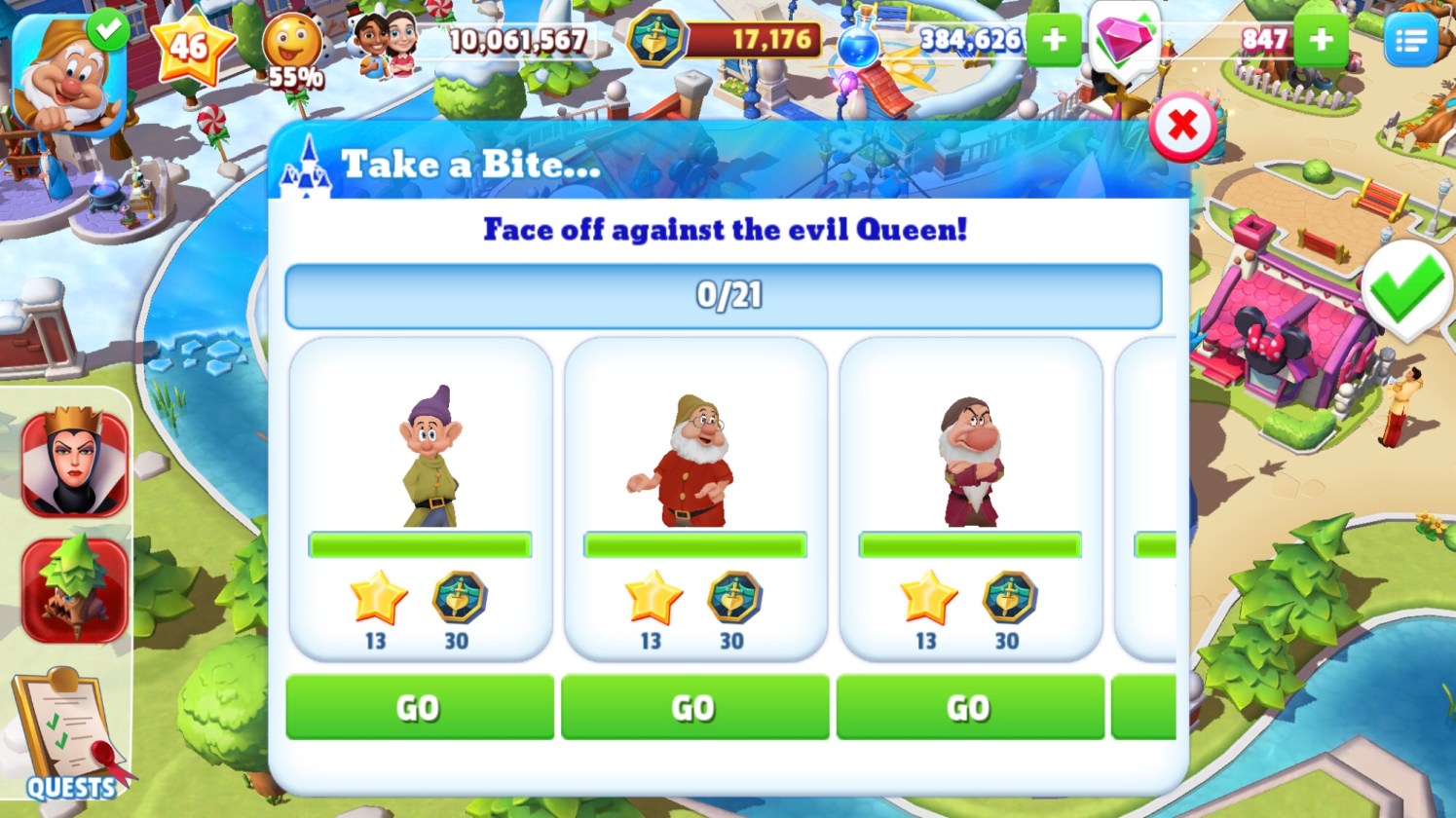Open the pink gem shop icon
1456x818 pixels.
click(x=1124, y=41)
